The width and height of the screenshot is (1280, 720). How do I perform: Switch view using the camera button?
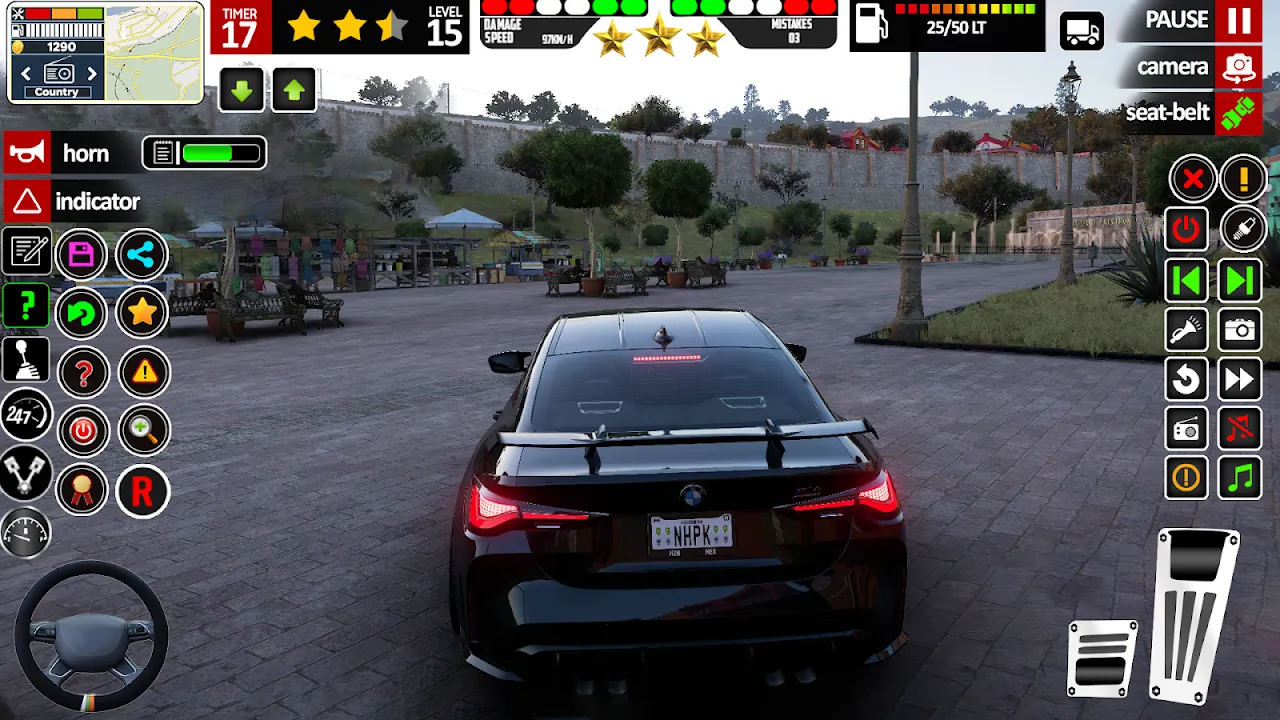tap(1239, 68)
